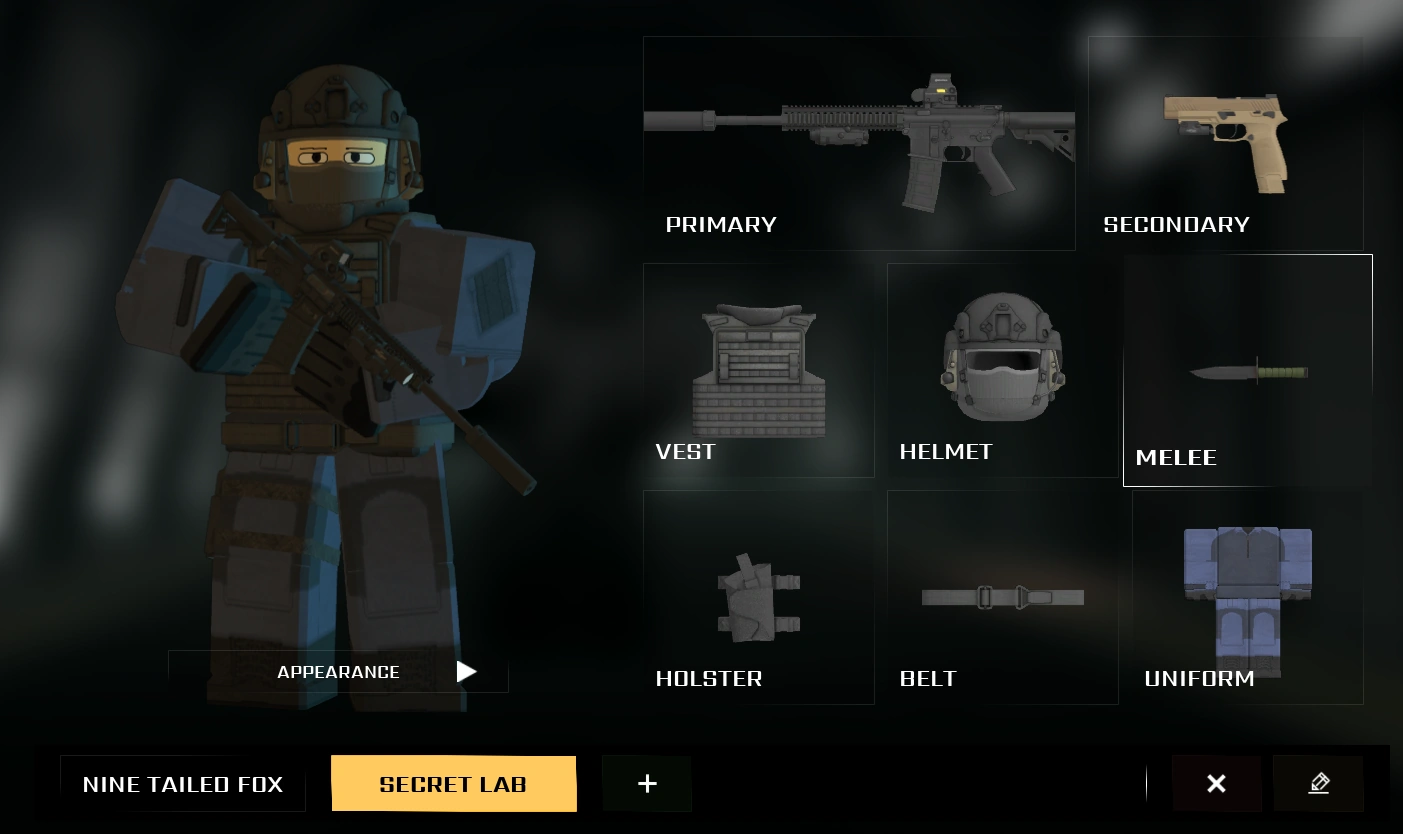Select the Secret Lab loadout tab

pyautogui.click(x=453, y=784)
